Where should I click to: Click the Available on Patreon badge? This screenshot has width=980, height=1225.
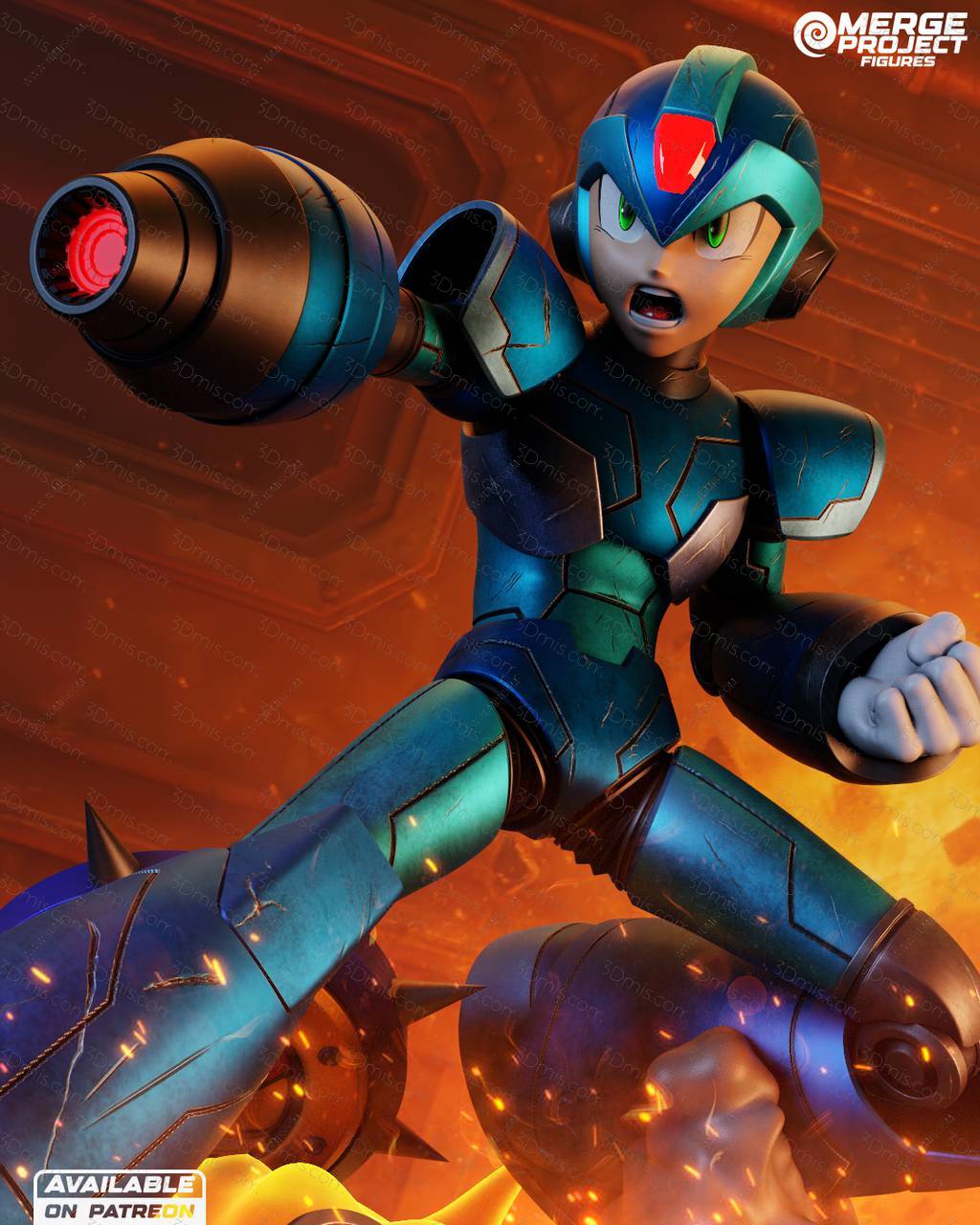coord(120,1196)
